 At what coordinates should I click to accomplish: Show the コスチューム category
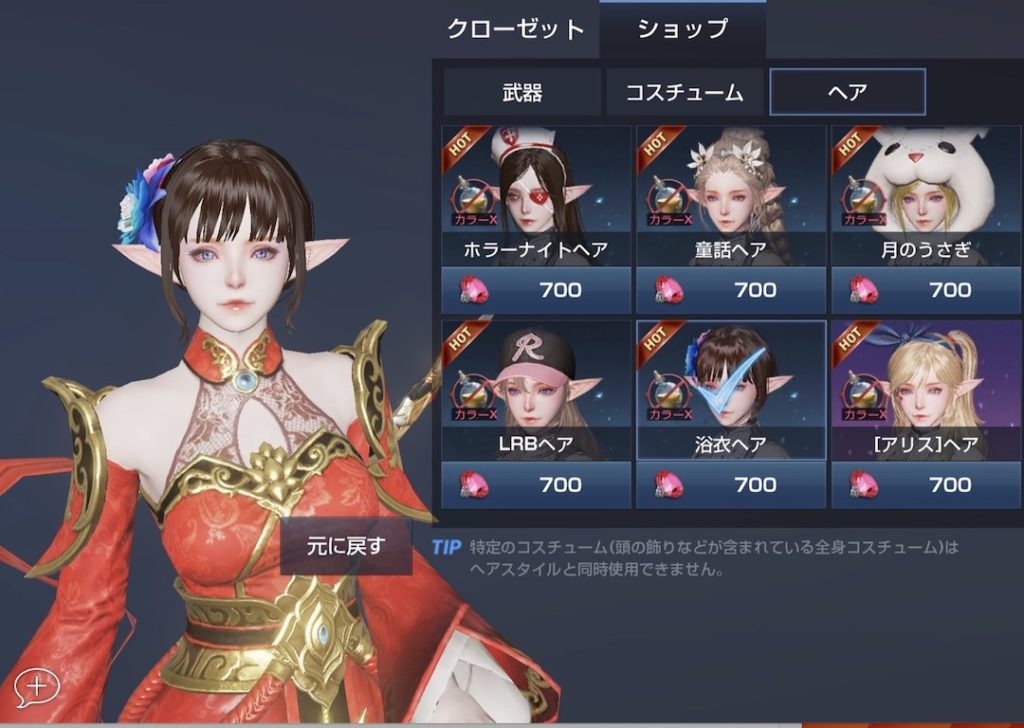(685, 93)
